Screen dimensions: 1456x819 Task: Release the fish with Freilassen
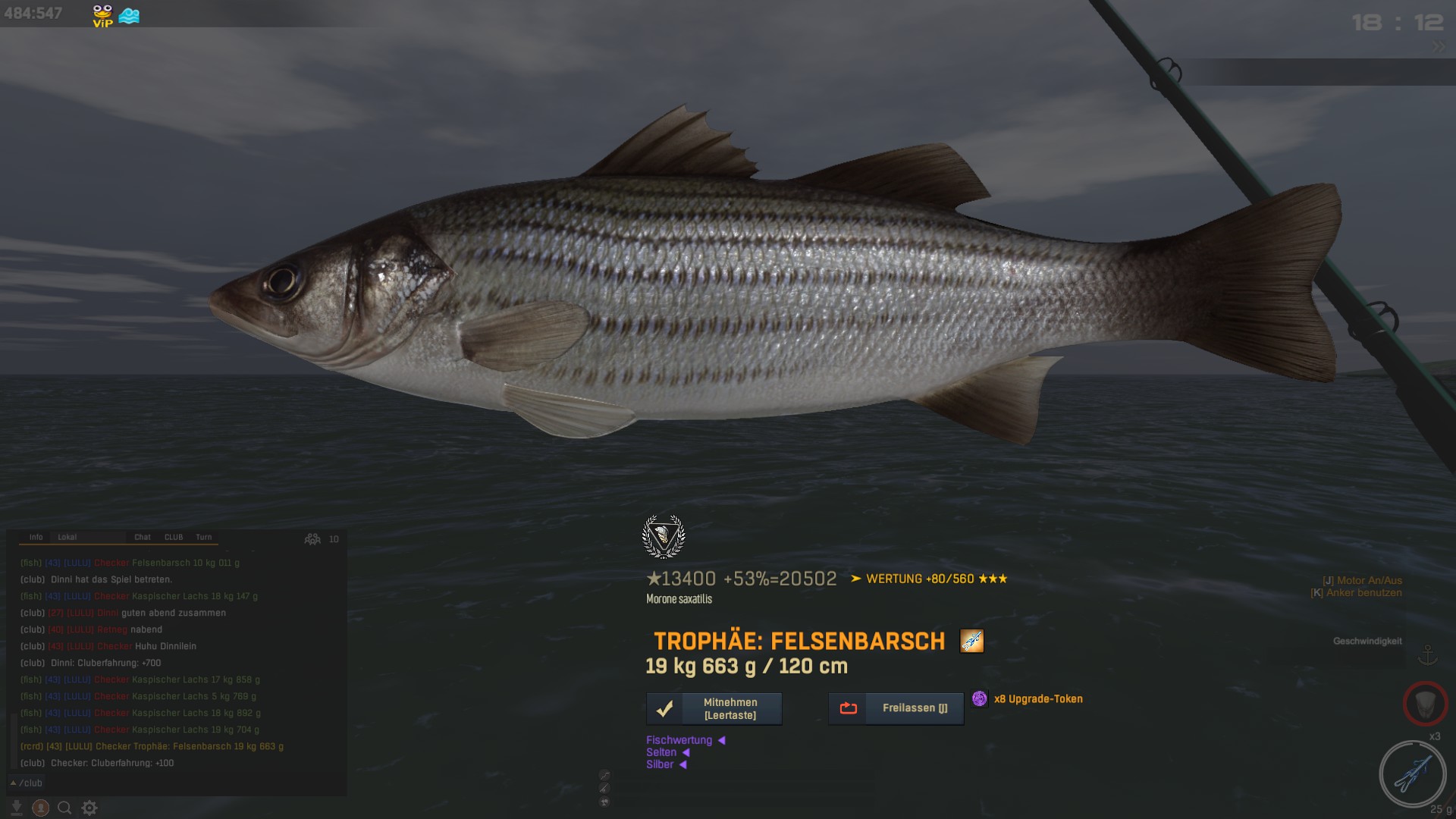[896, 709]
